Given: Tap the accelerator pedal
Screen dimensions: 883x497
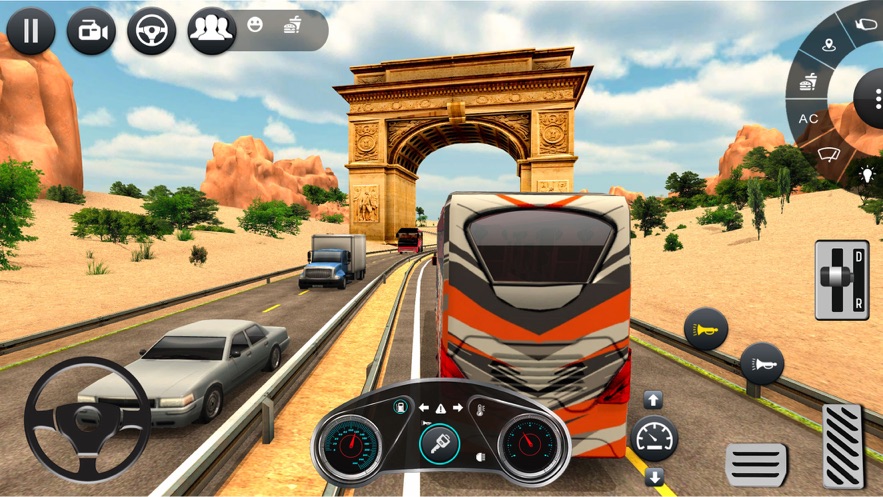Looking at the screenshot, I should [x=842, y=446].
